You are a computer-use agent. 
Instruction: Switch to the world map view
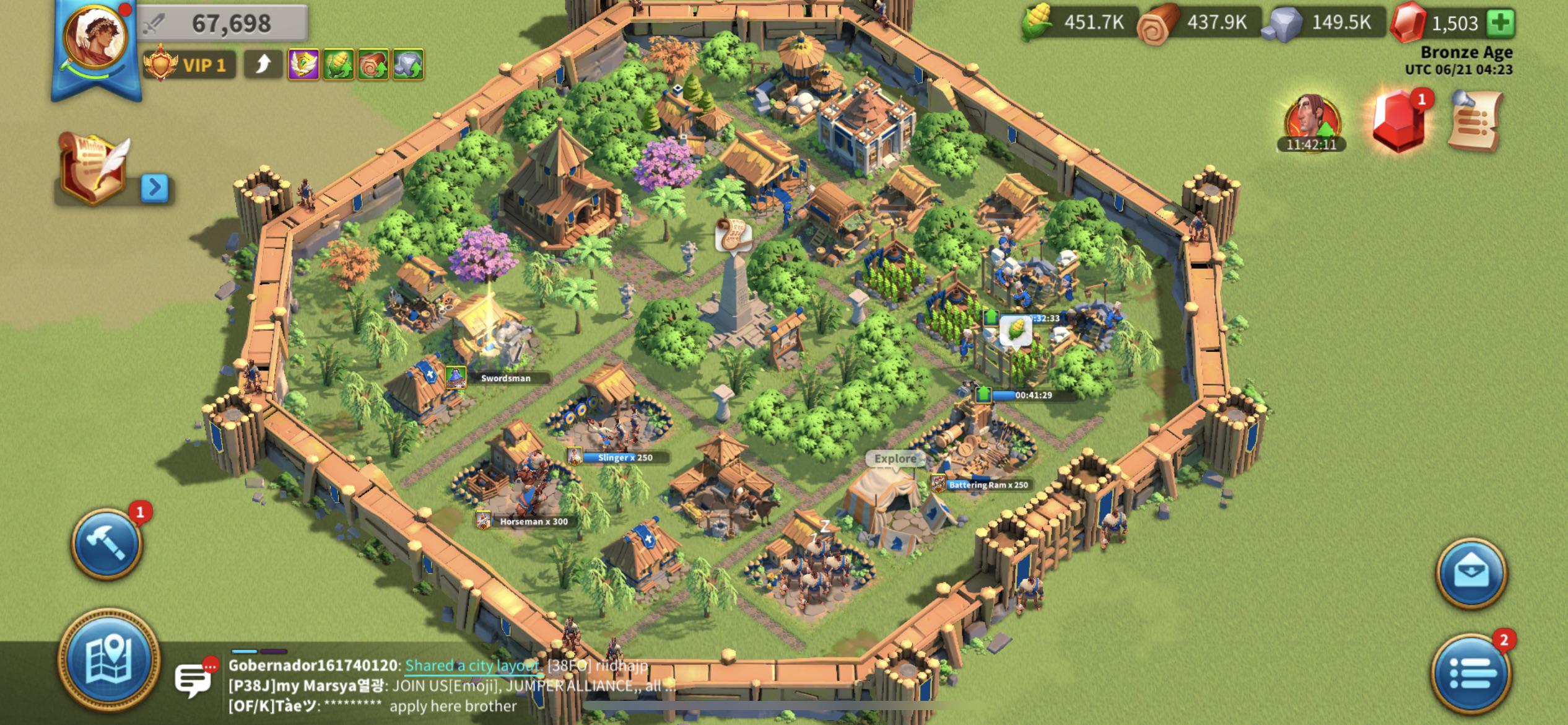(108, 659)
